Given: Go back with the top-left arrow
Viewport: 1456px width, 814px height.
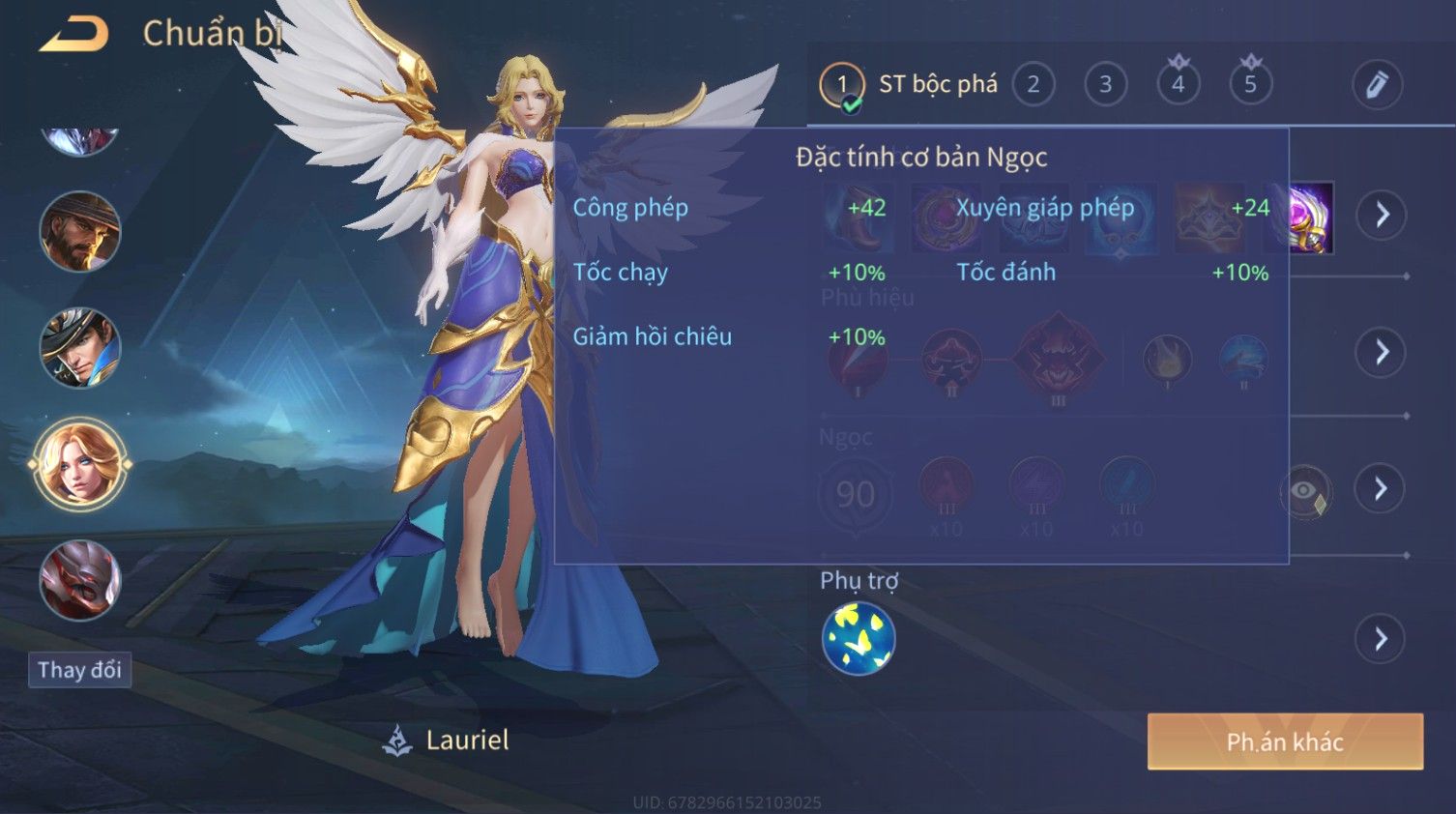Looking at the screenshot, I should point(73,35).
